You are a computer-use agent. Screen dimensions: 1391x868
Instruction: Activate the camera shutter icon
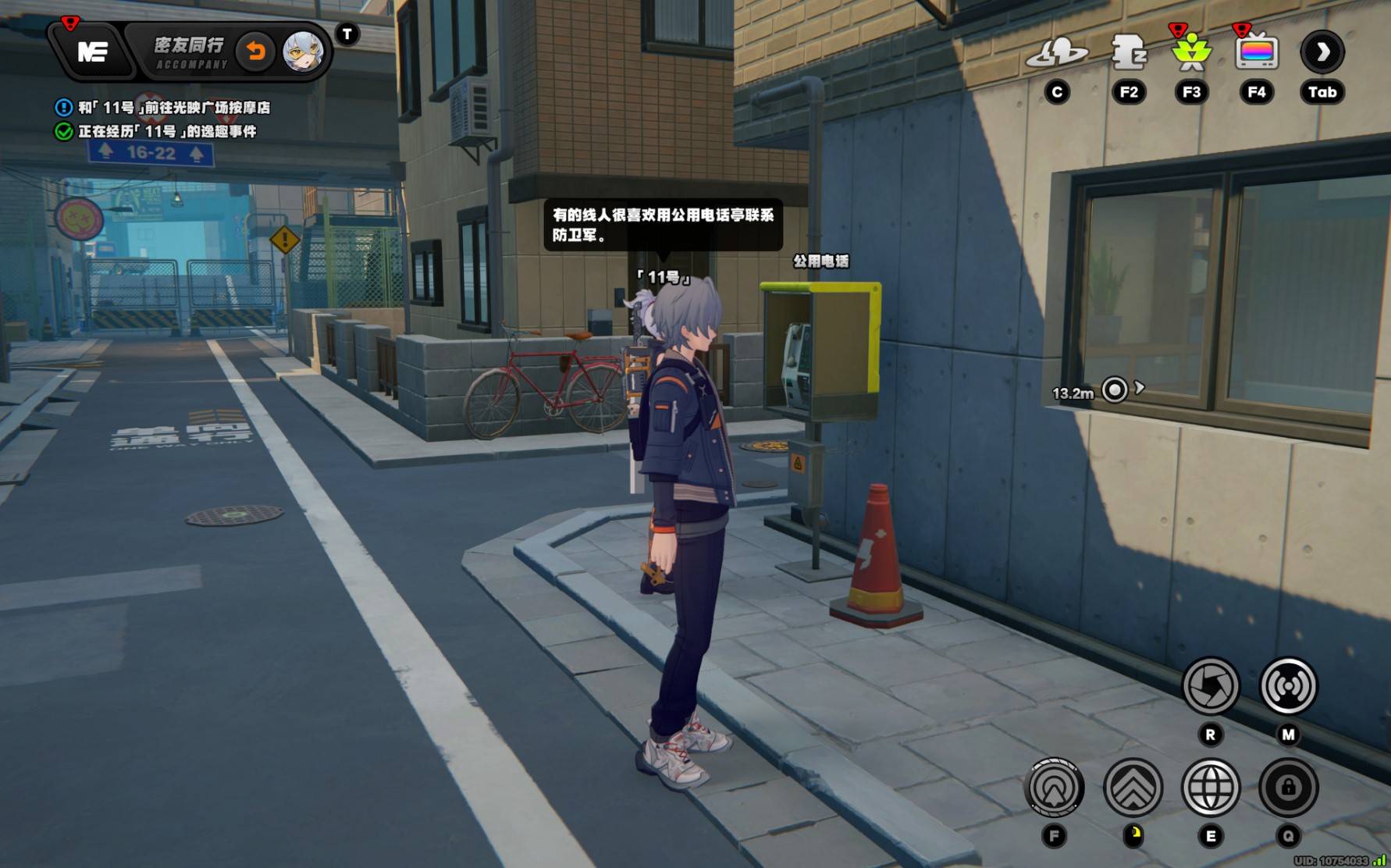pyautogui.click(x=1210, y=686)
